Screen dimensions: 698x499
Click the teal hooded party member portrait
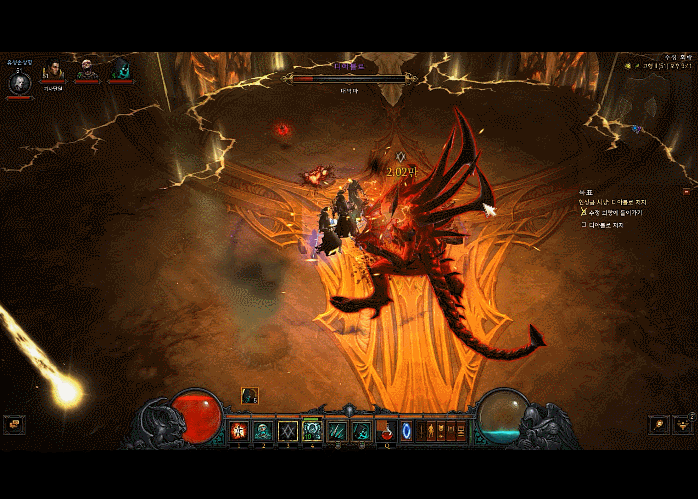(121, 69)
